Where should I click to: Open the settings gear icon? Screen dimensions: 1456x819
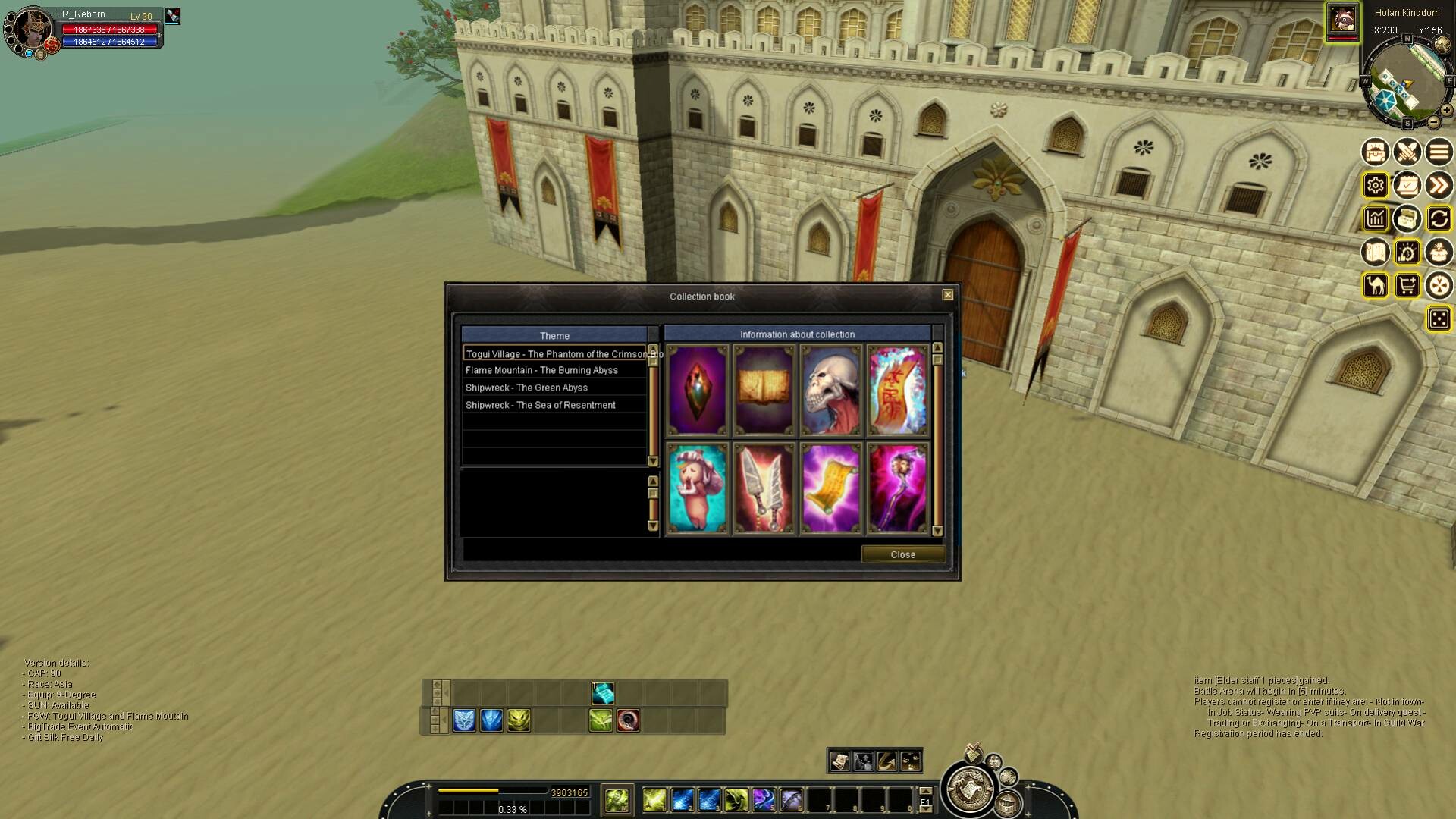pyautogui.click(x=1375, y=184)
